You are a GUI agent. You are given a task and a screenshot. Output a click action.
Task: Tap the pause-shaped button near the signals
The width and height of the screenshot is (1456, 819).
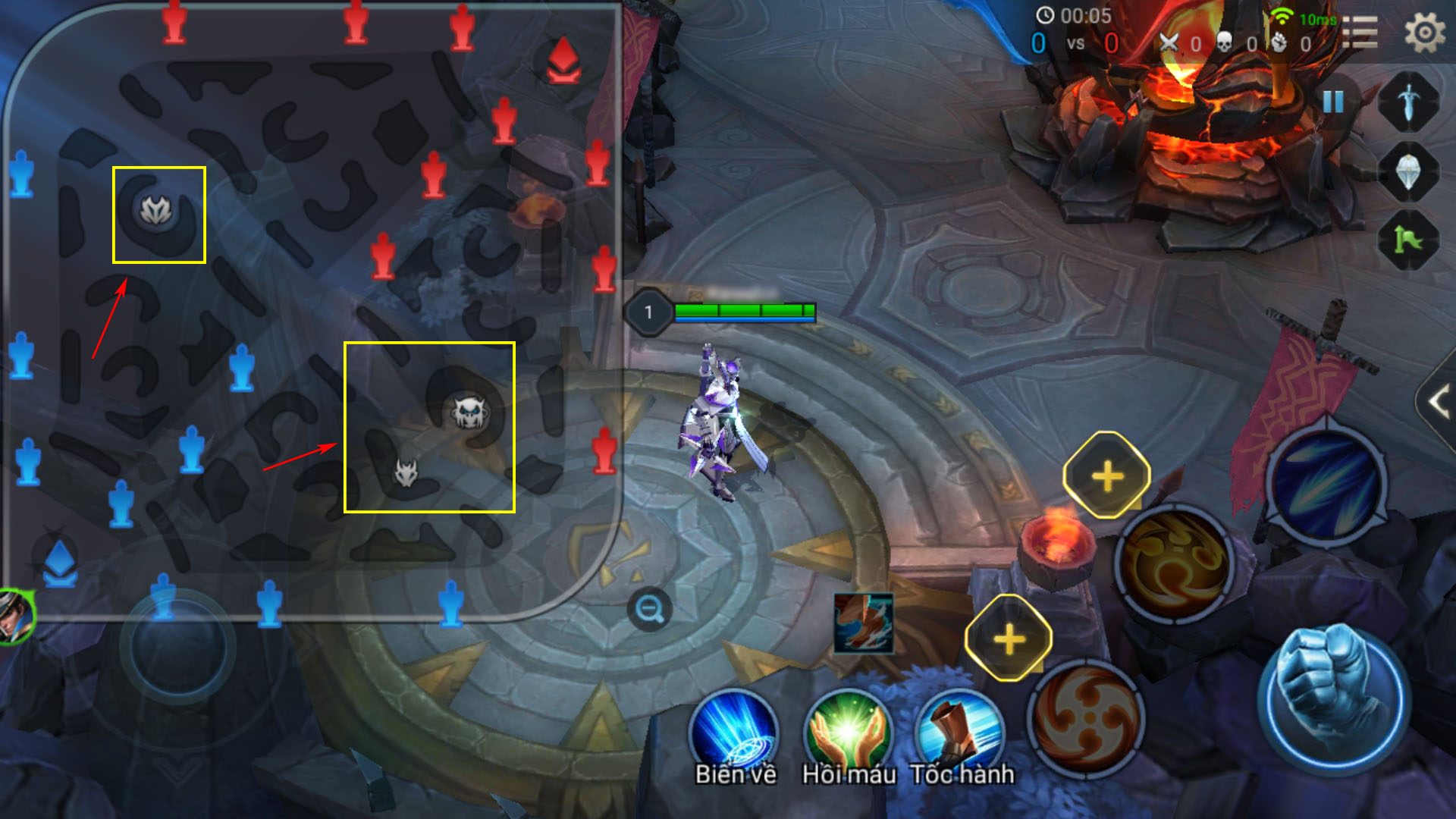click(1332, 102)
